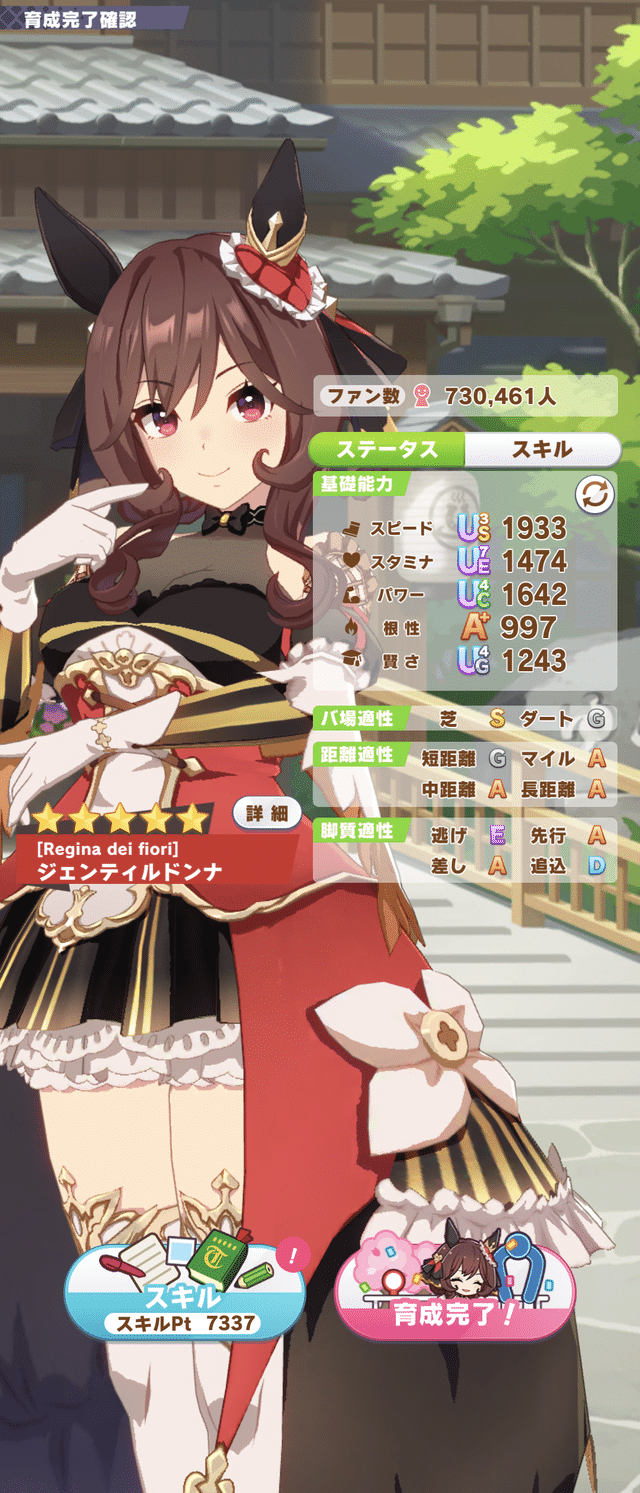
Task: Select the ステータス tab
Action: point(387,449)
